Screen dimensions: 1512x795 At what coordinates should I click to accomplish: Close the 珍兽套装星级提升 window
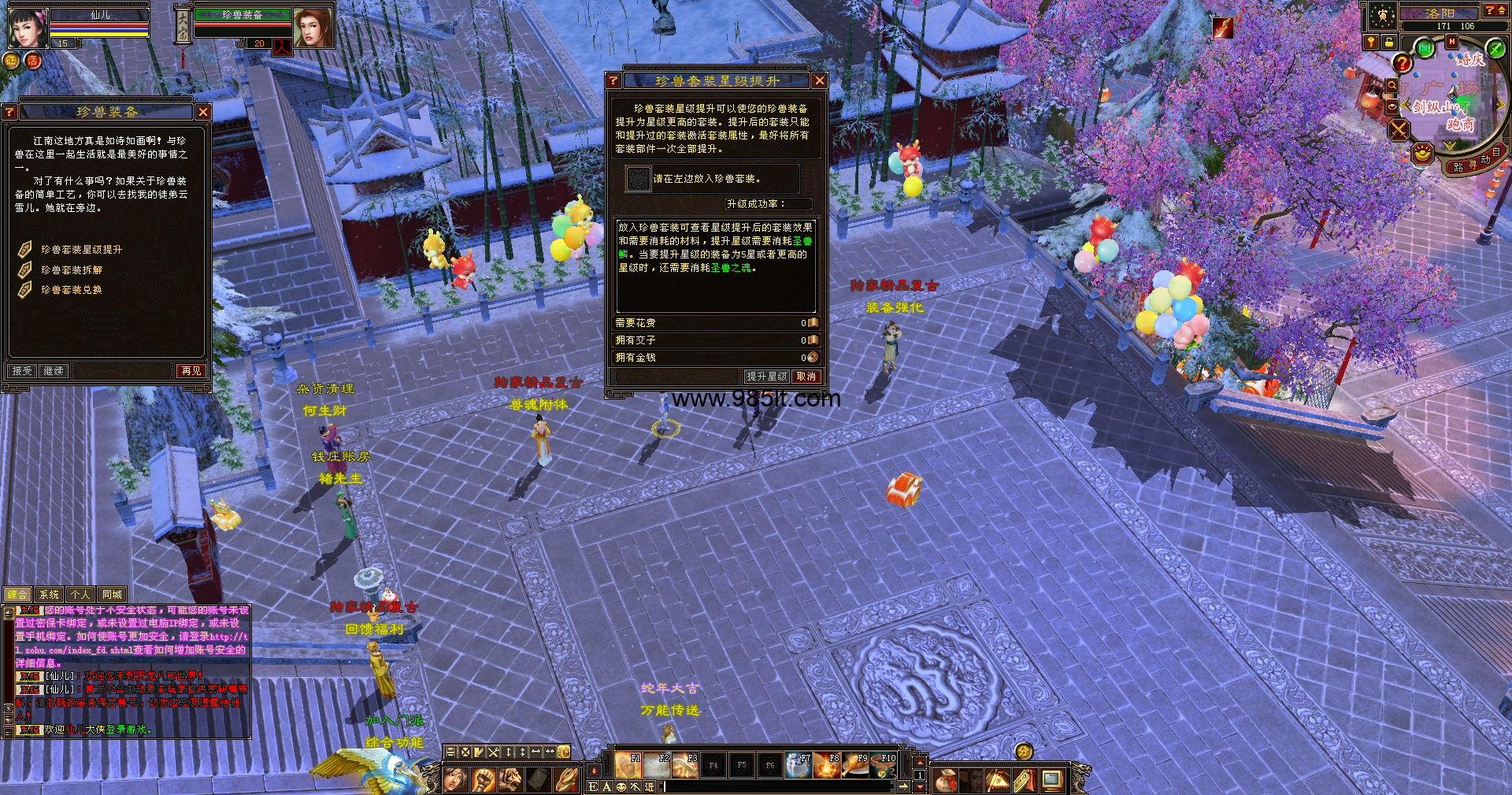coord(819,80)
